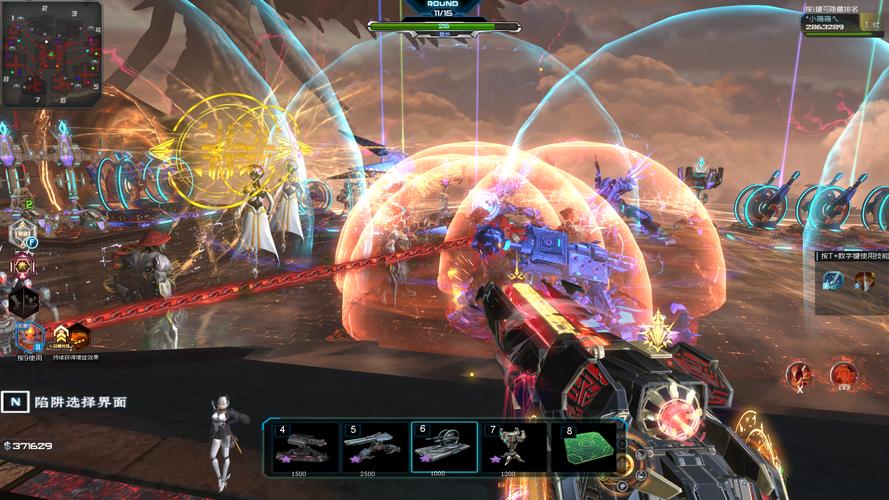This screenshot has height=500, width=889.
Task: Select the dark hexagon skill icon
Action: 23,301
